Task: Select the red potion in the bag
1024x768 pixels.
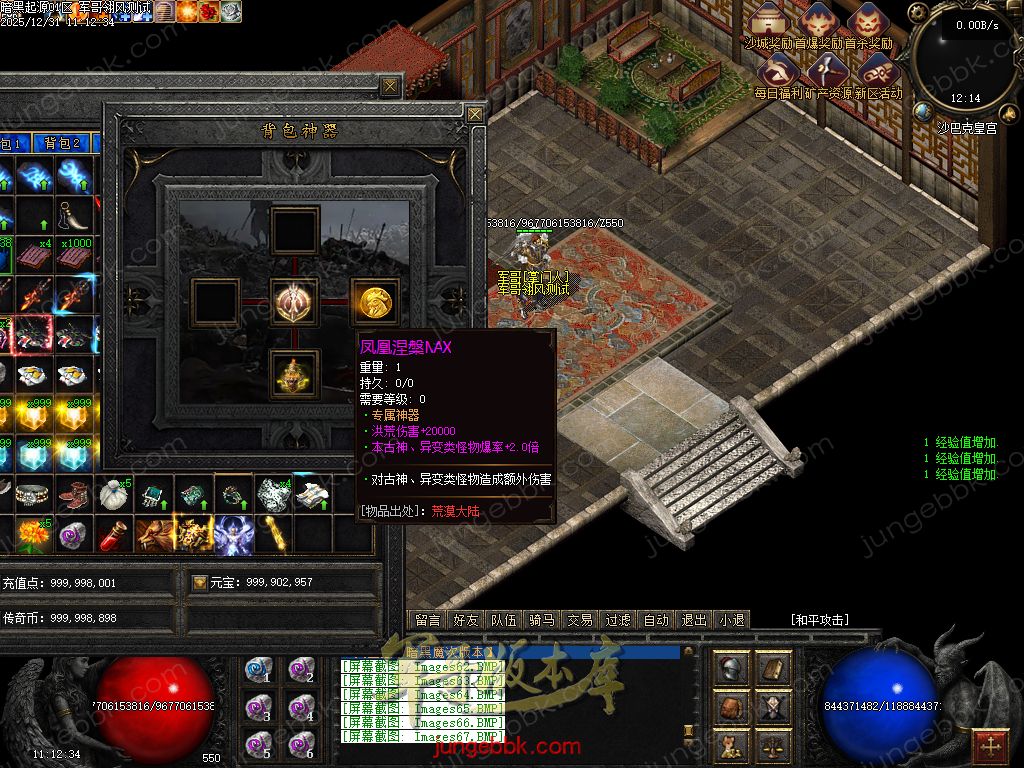Action: (113, 535)
